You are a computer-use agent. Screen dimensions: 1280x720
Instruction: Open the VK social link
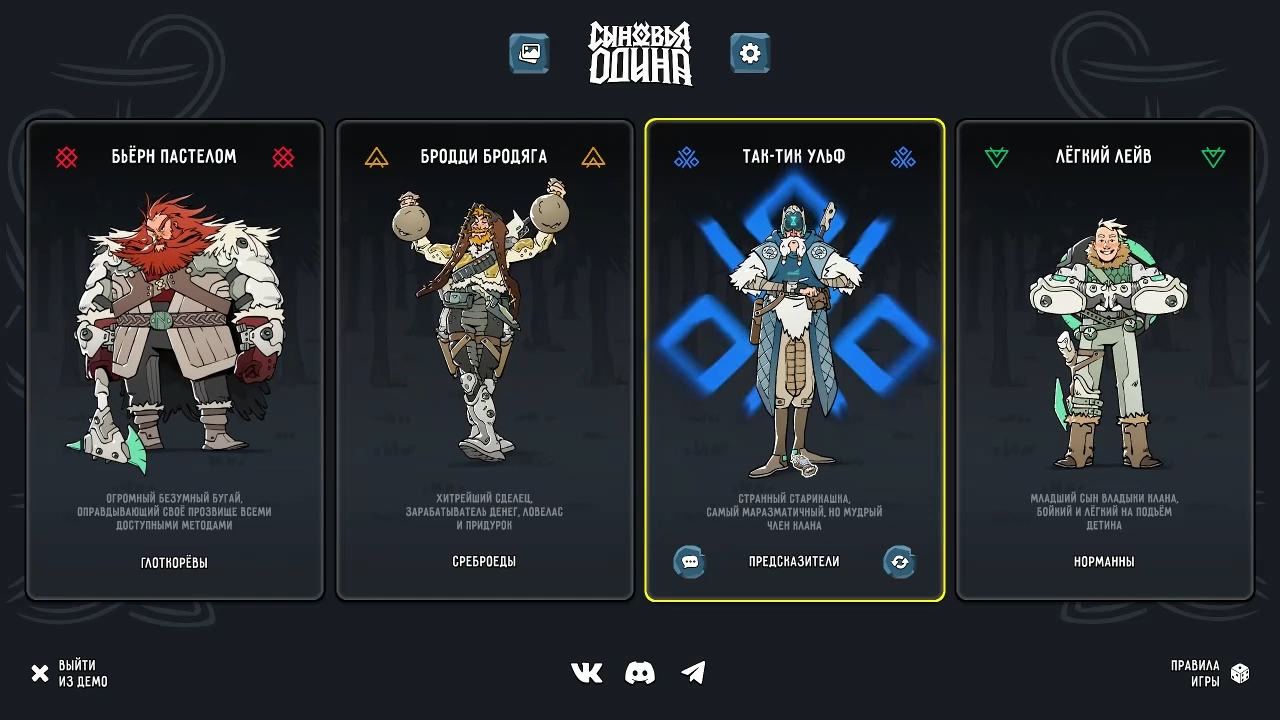point(587,673)
